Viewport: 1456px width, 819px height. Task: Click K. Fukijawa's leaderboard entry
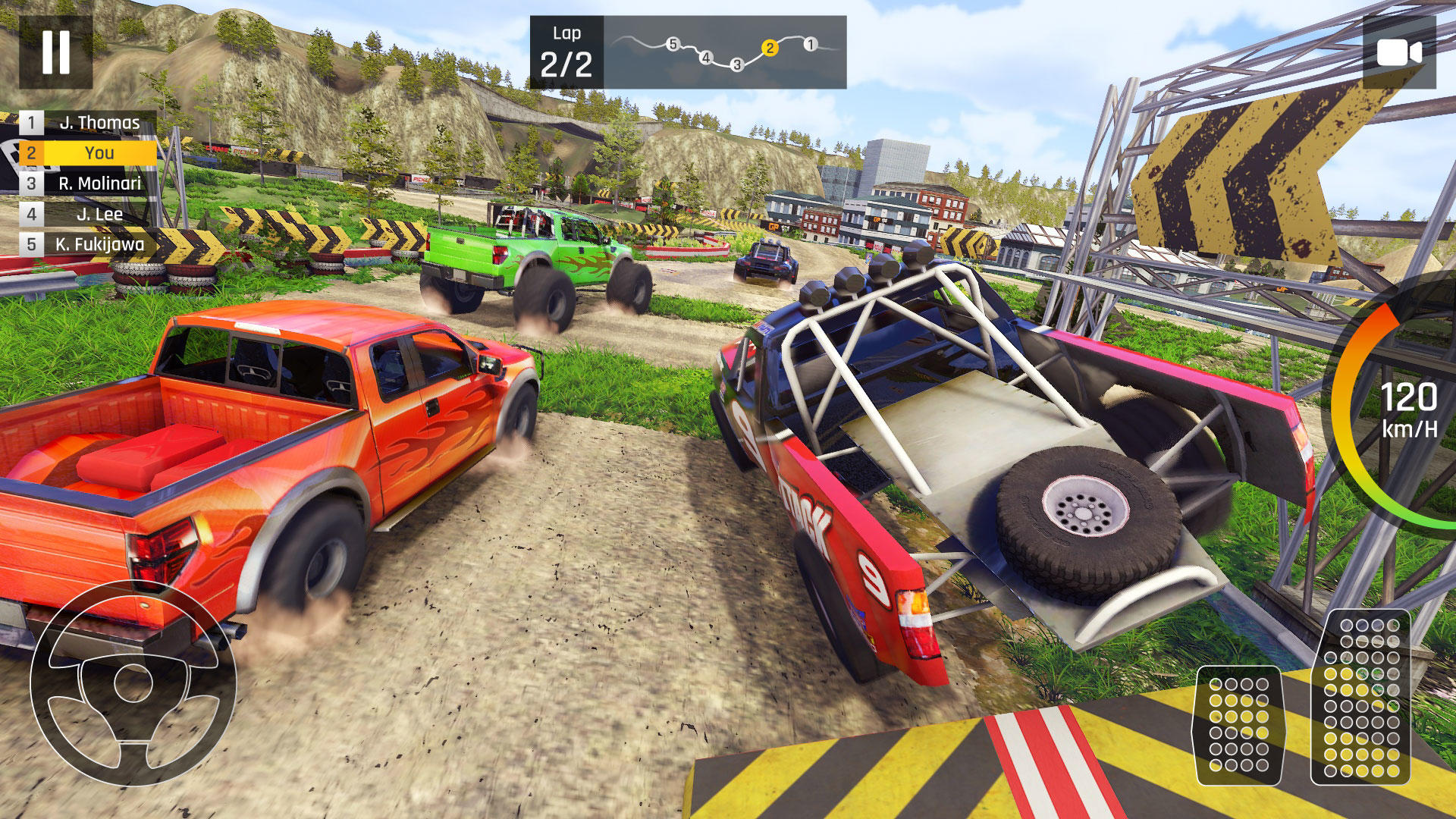click(x=88, y=244)
